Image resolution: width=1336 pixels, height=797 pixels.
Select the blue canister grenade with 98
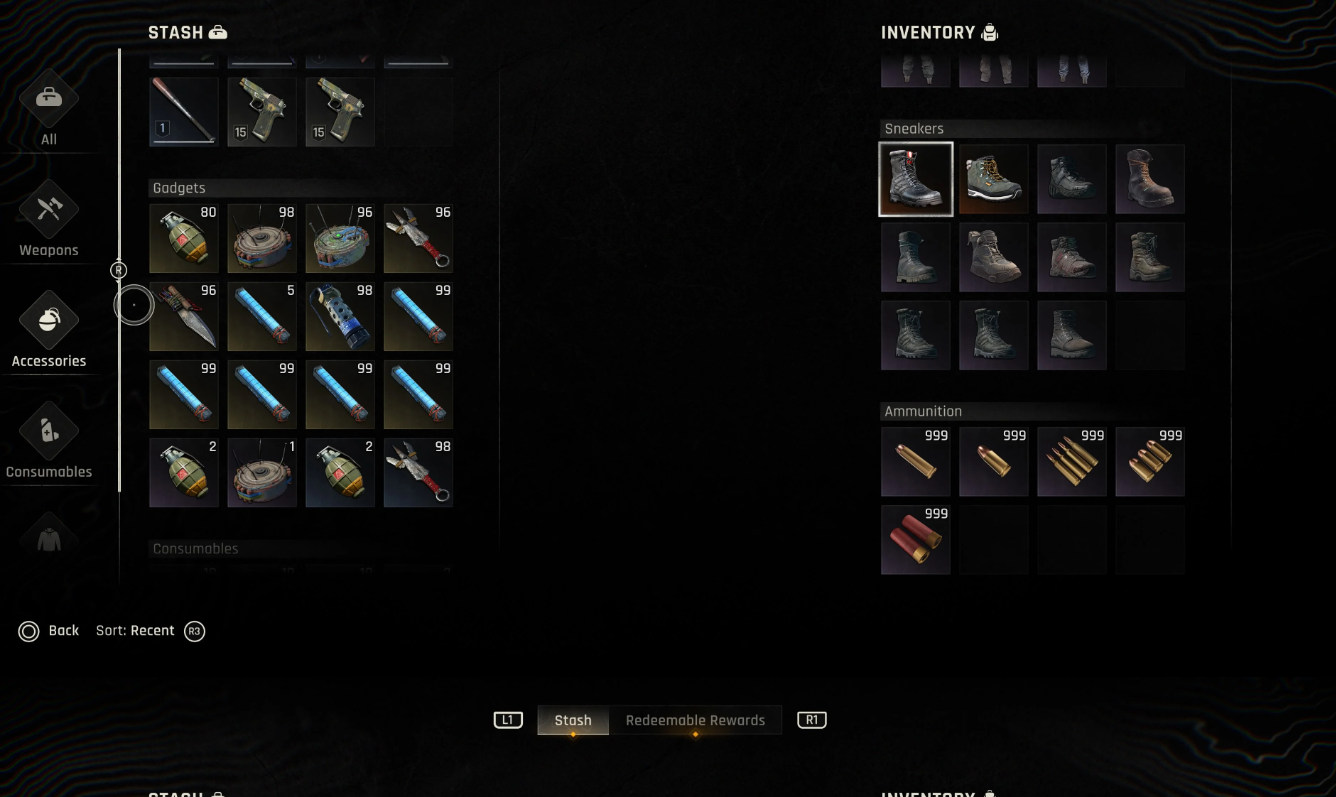pos(340,317)
